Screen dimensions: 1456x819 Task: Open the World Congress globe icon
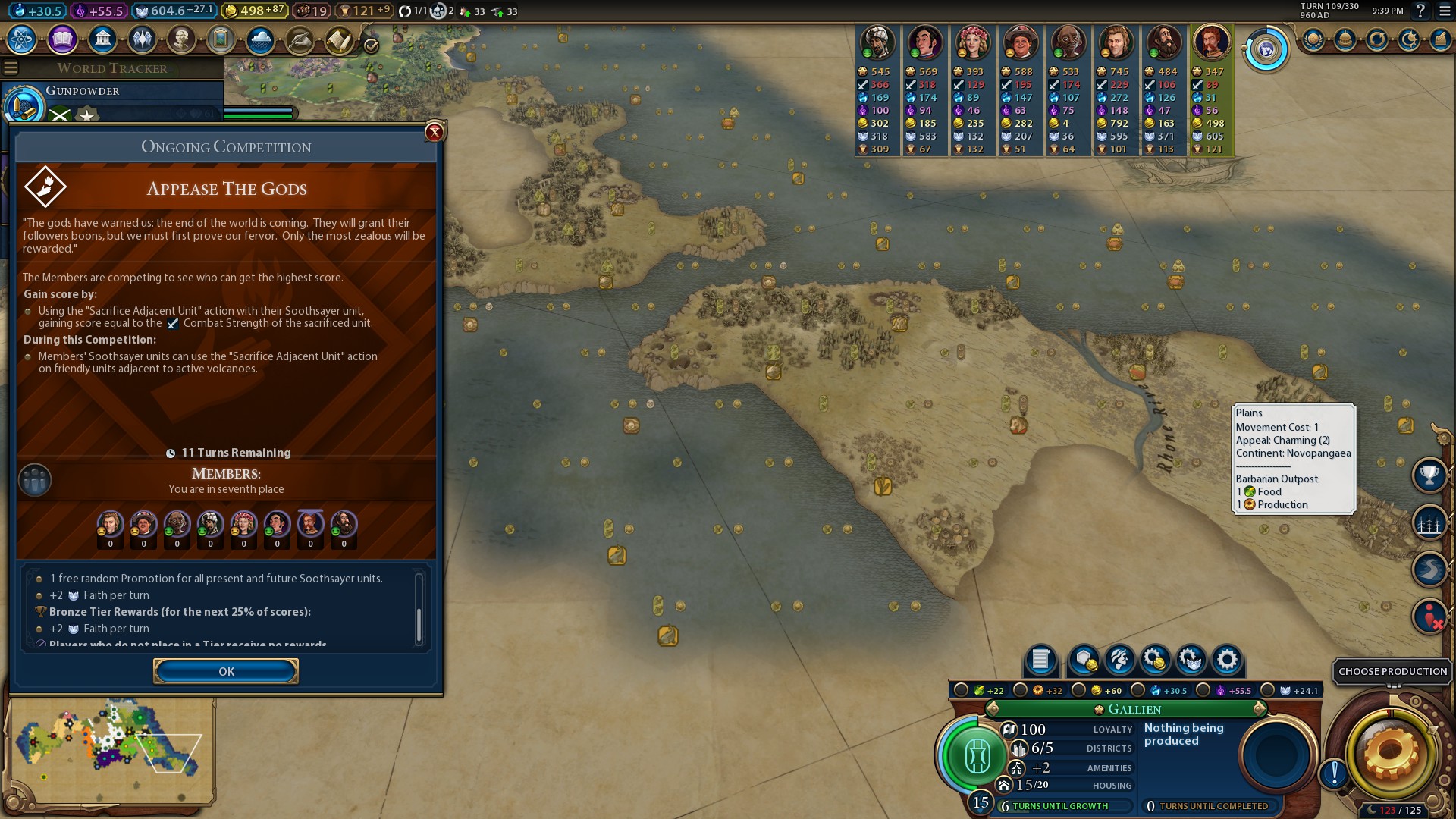pos(1266,49)
